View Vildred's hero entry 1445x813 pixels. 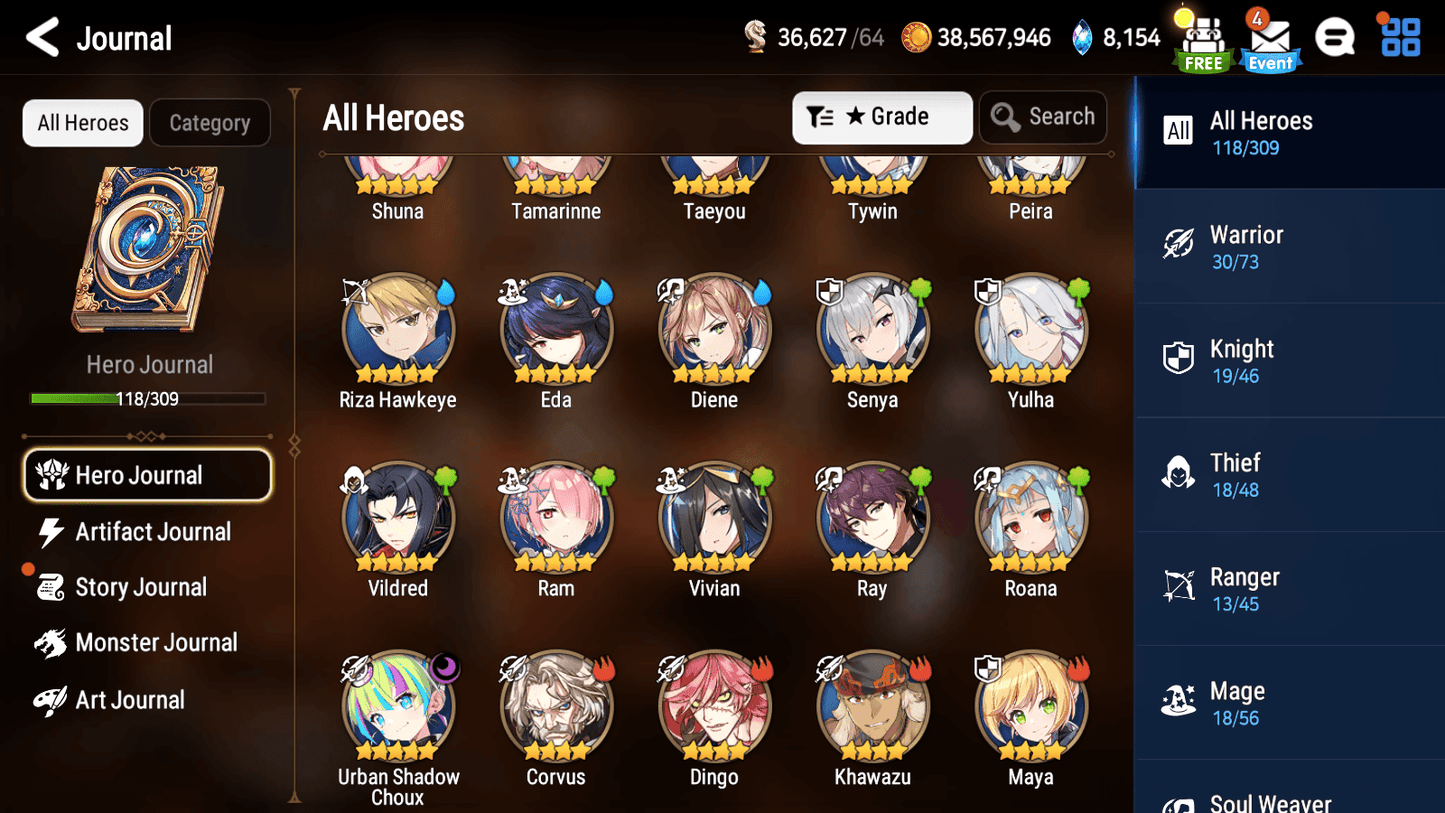tap(398, 517)
